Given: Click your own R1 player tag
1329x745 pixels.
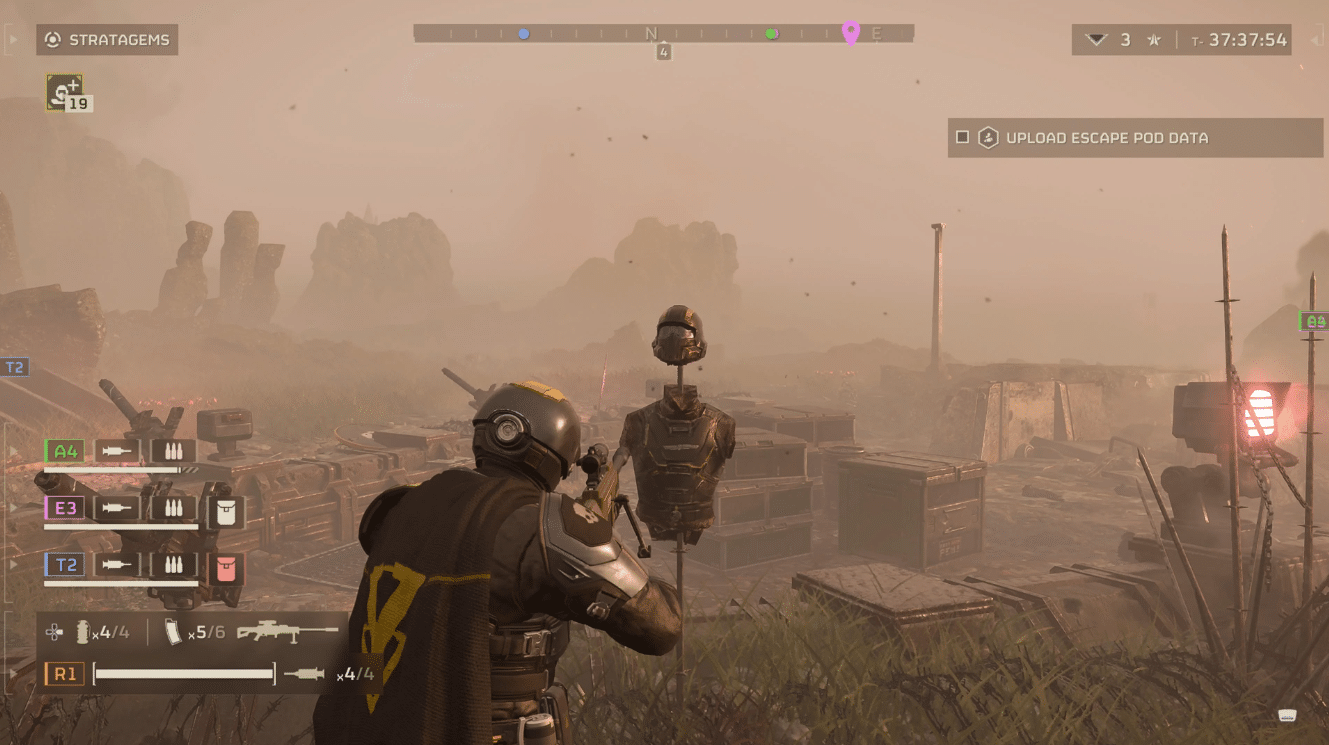Looking at the screenshot, I should [x=65, y=674].
